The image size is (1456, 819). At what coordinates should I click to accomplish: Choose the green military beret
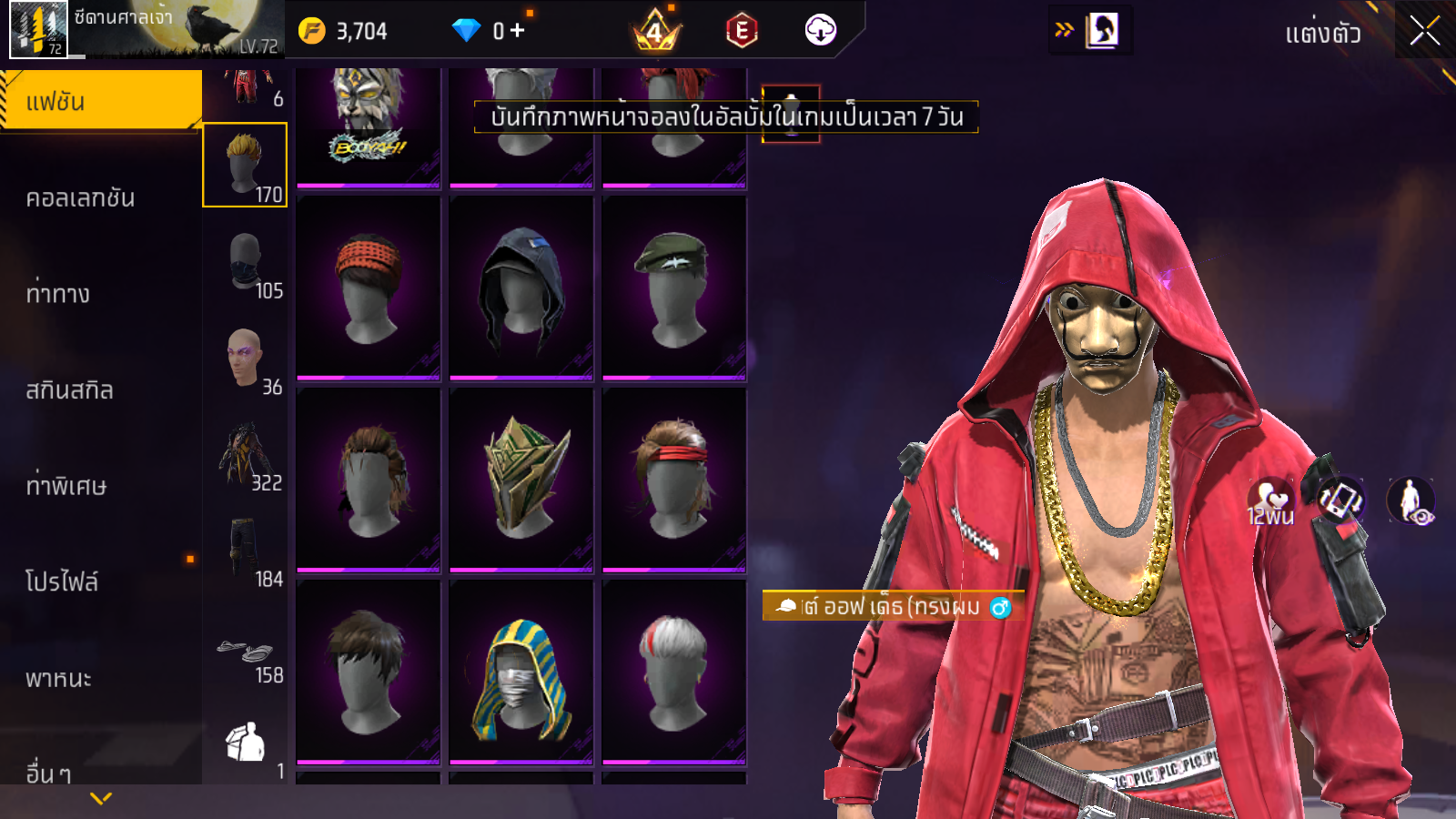point(674,288)
